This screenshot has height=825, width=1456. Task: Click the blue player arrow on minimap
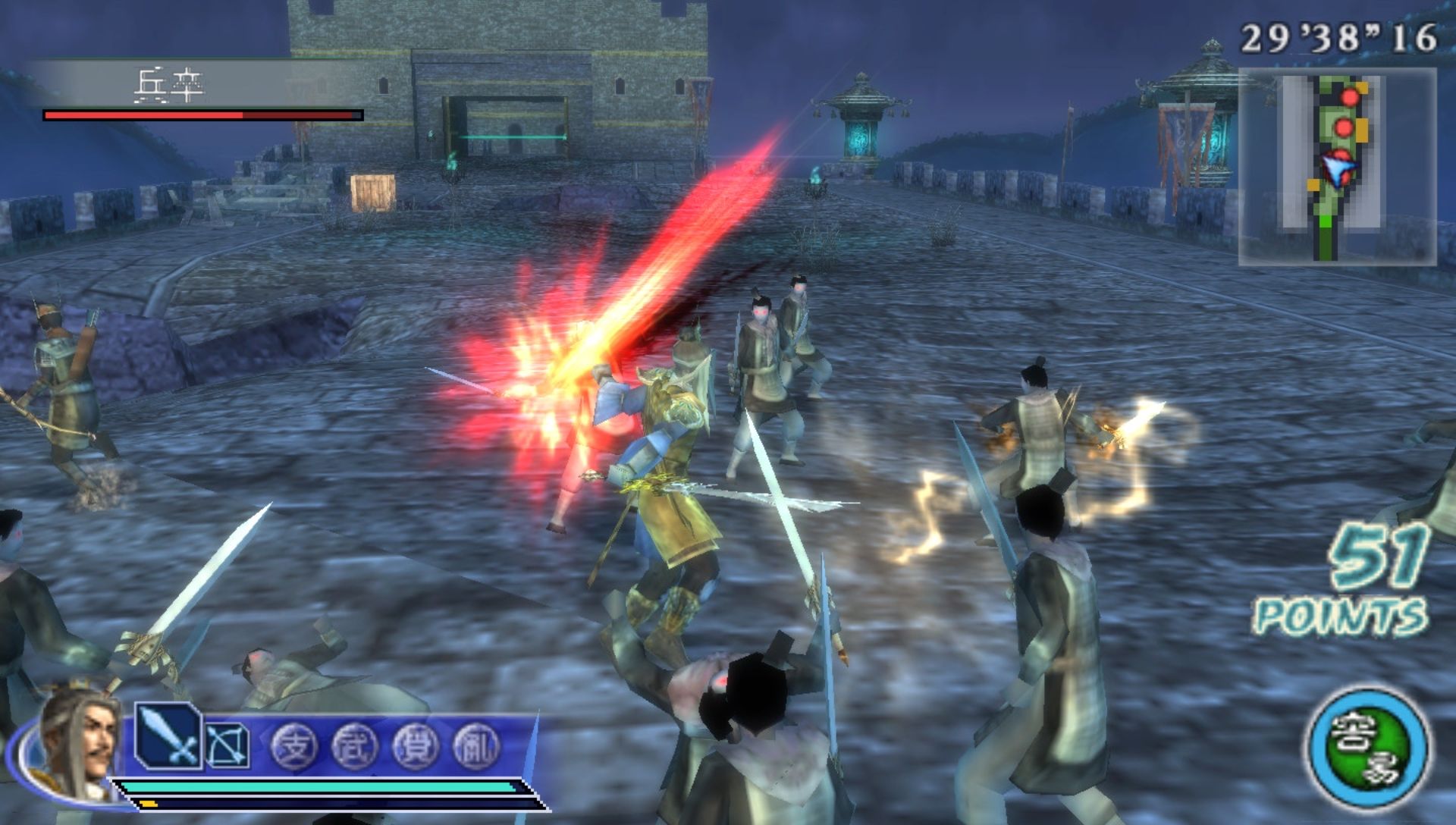[1337, 169]
